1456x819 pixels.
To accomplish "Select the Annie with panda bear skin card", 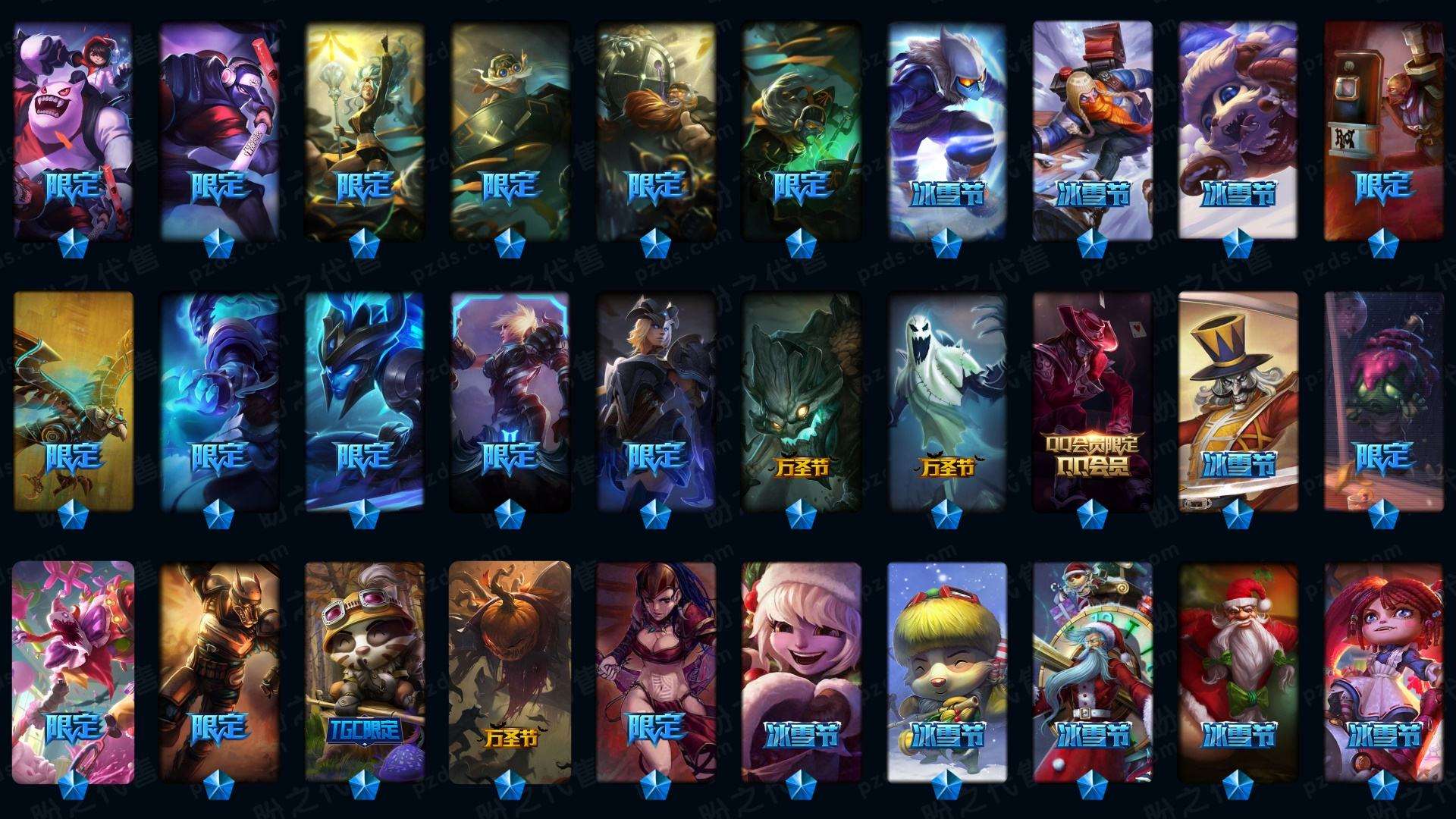I will click(x=73, y=130).
